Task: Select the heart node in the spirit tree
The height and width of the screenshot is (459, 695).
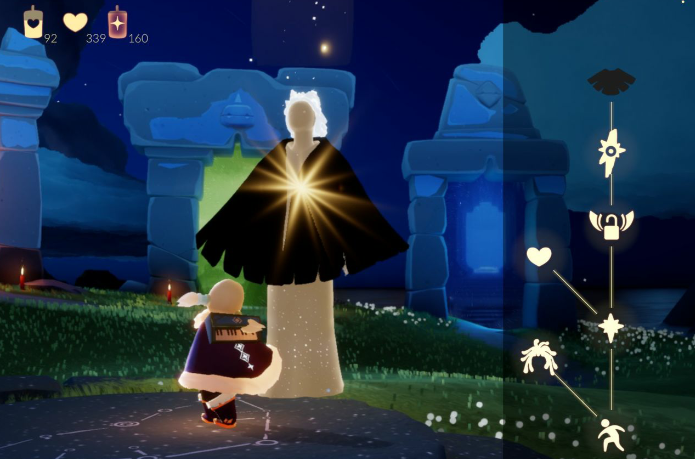Action: [x=539, y=257]
